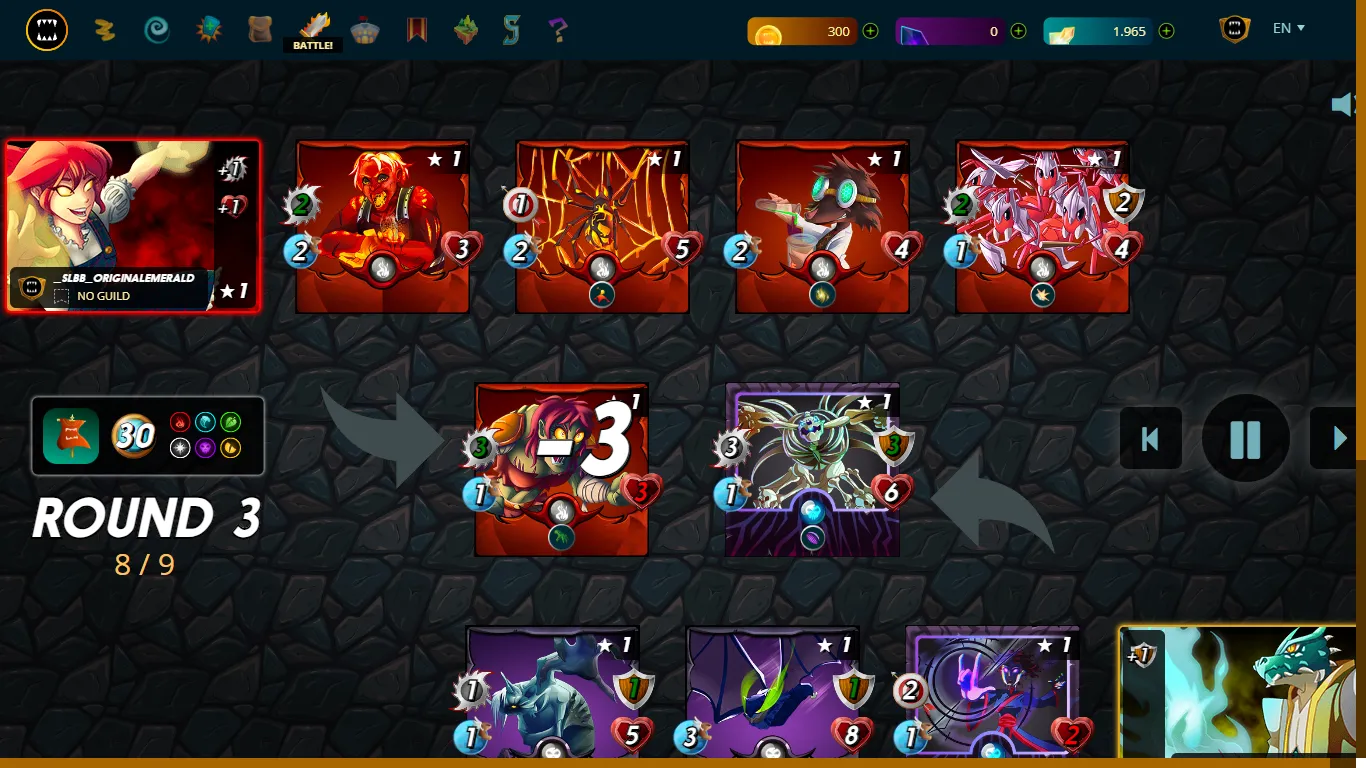Open the BATTLE! flaming sword menu
Screen dimensions: 1366x768
315,30
